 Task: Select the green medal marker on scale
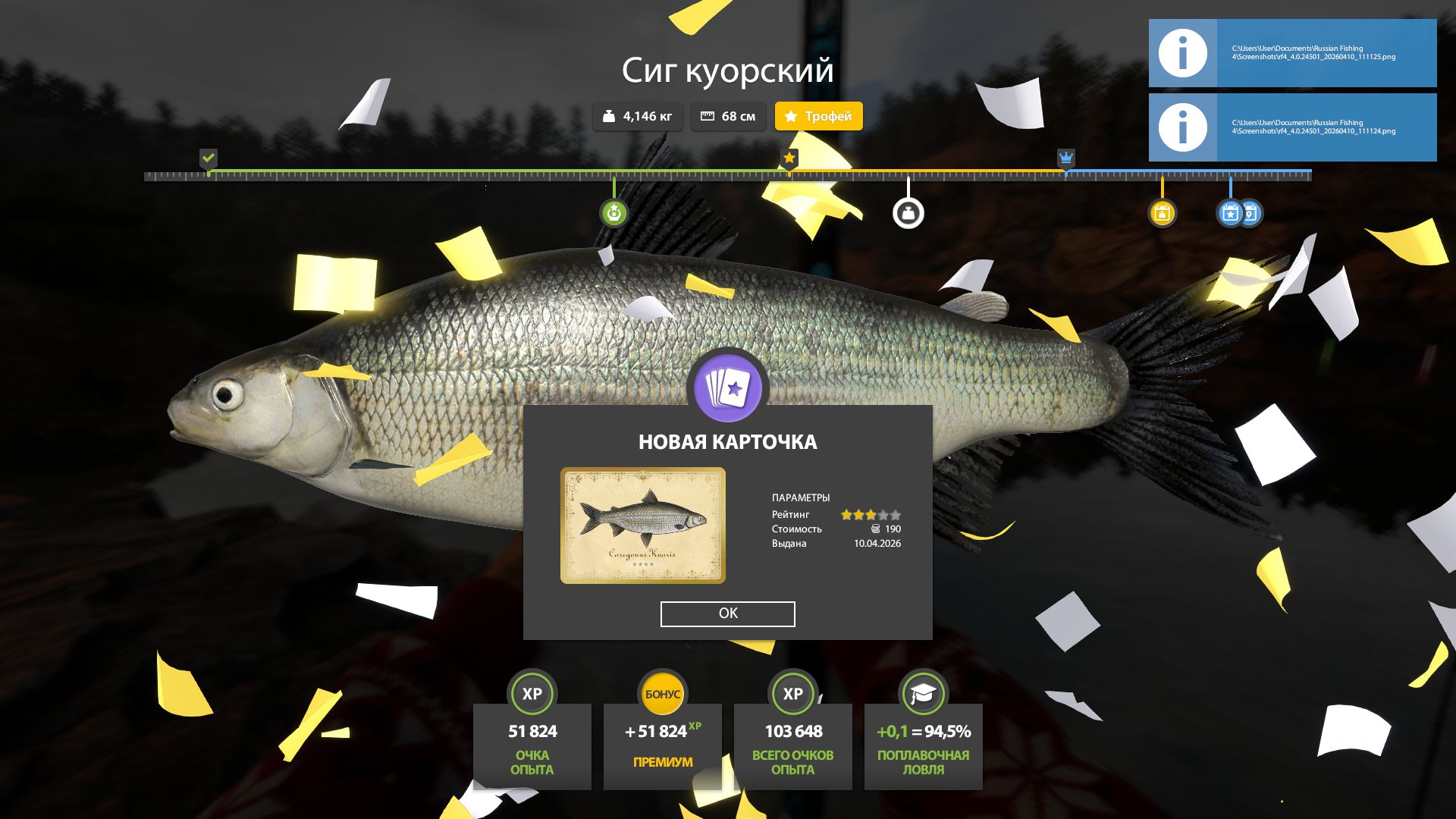(x=613, y=213)
